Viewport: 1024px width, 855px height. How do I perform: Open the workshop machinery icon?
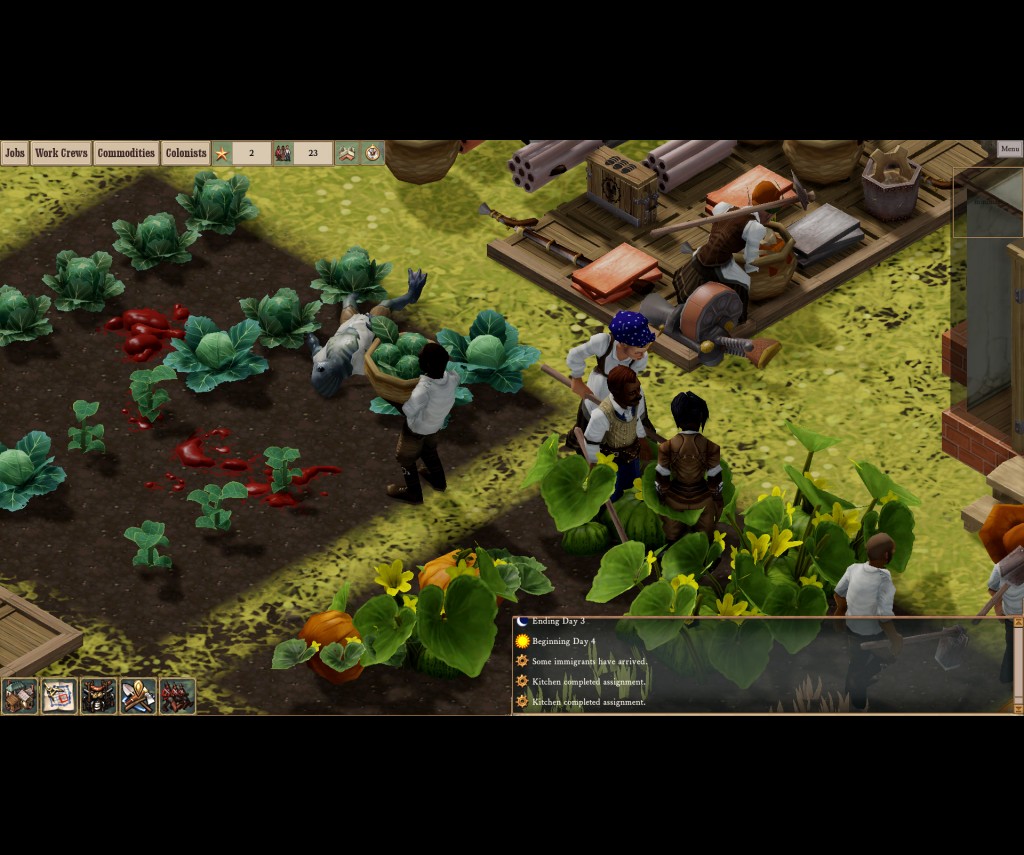point(99,696)
